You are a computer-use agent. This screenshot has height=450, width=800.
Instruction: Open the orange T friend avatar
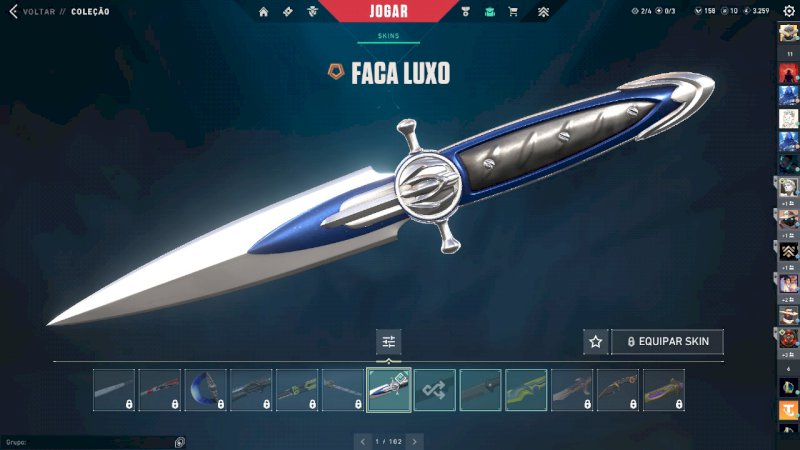(788, 410)
